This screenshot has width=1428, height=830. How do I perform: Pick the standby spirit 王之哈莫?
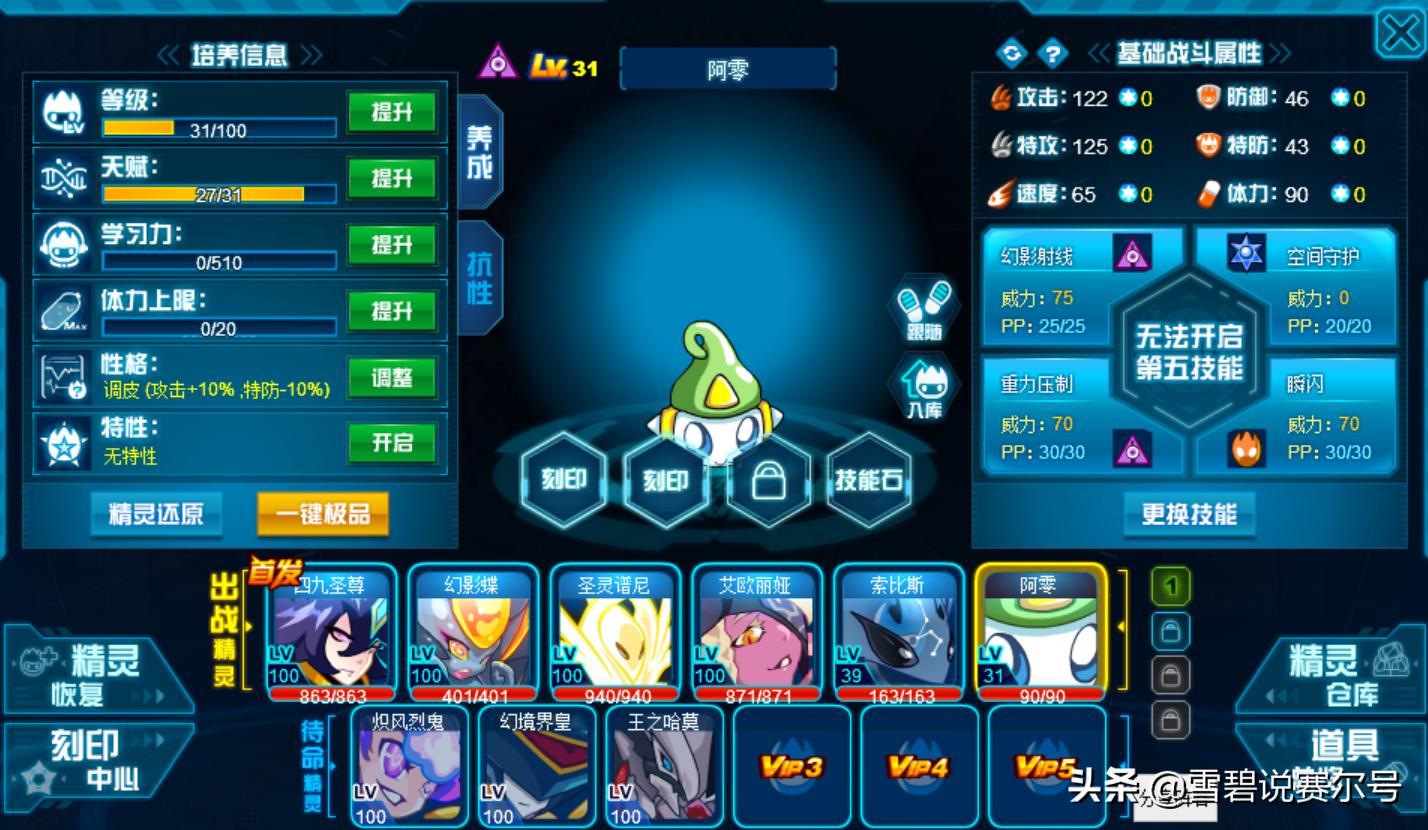662,766
